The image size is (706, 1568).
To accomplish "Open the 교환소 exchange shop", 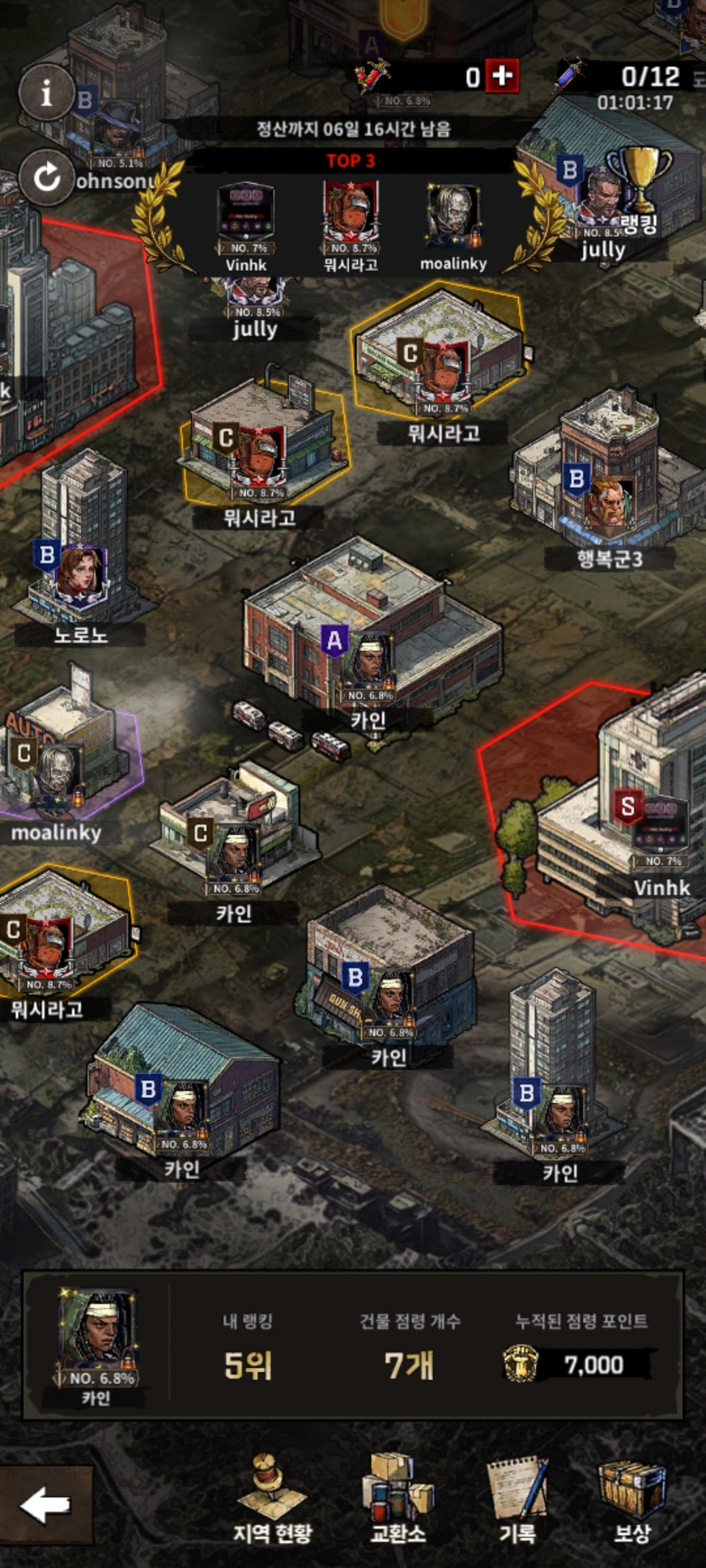I will click(x=398, y=1501).
